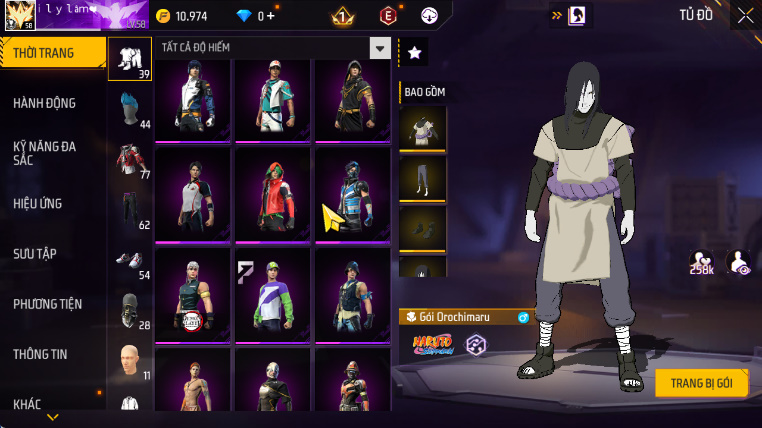This screenshot has width=762, height=428.
Task: Select the Kỹ Năng Đa Sắc tab
Action: tap(45, 153)
